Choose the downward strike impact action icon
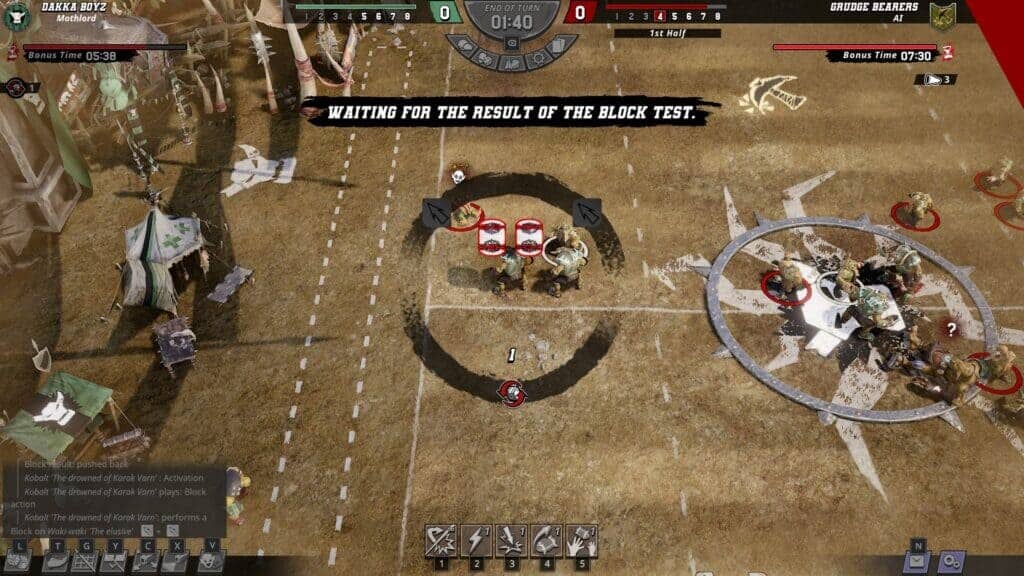This screenshot has height=576, width=1024. tap(511, 540)
